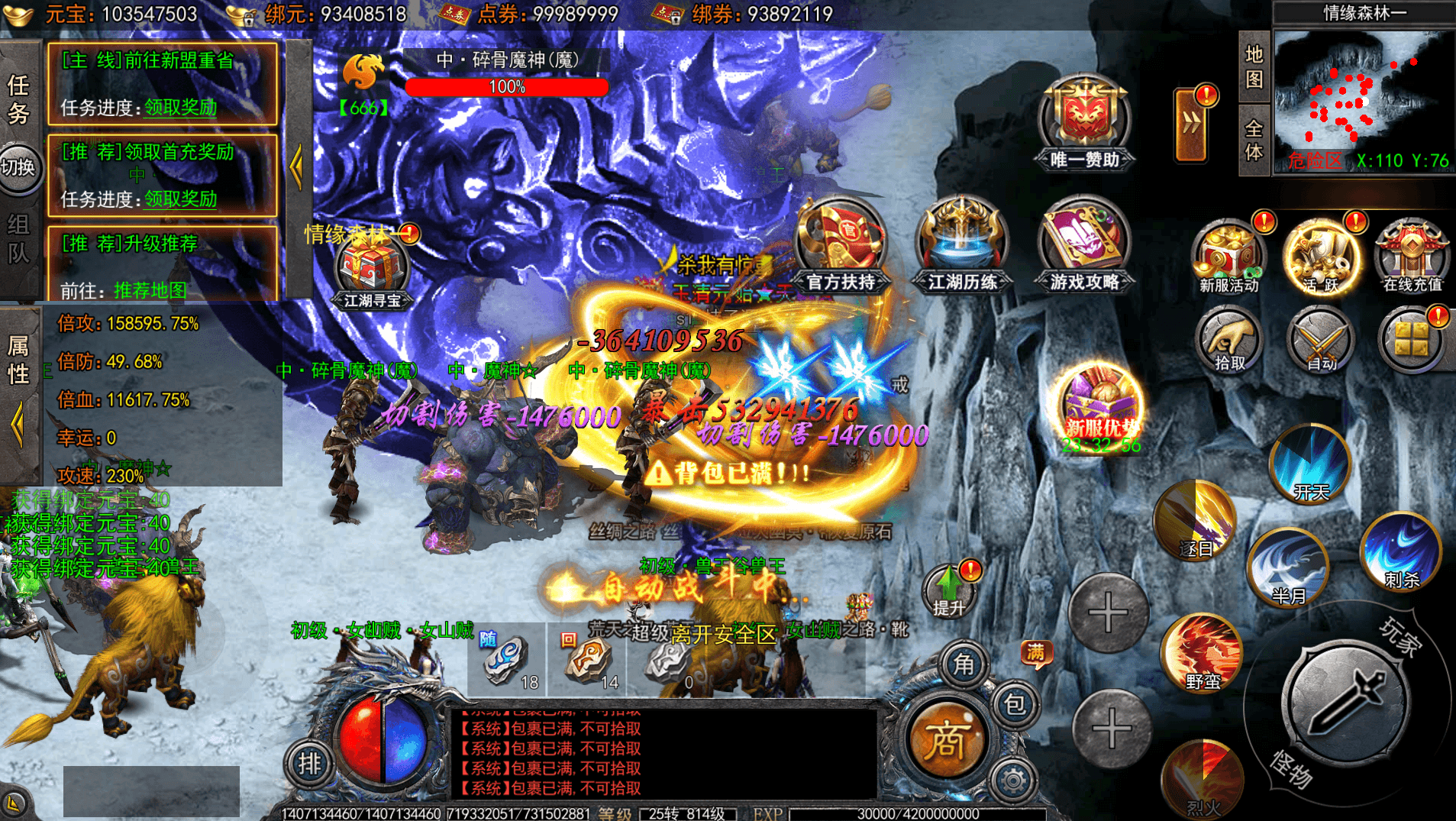The image size is (1456, 821).
Task: Open the 官方扶持 menu icon
Action: click(840, 244)
